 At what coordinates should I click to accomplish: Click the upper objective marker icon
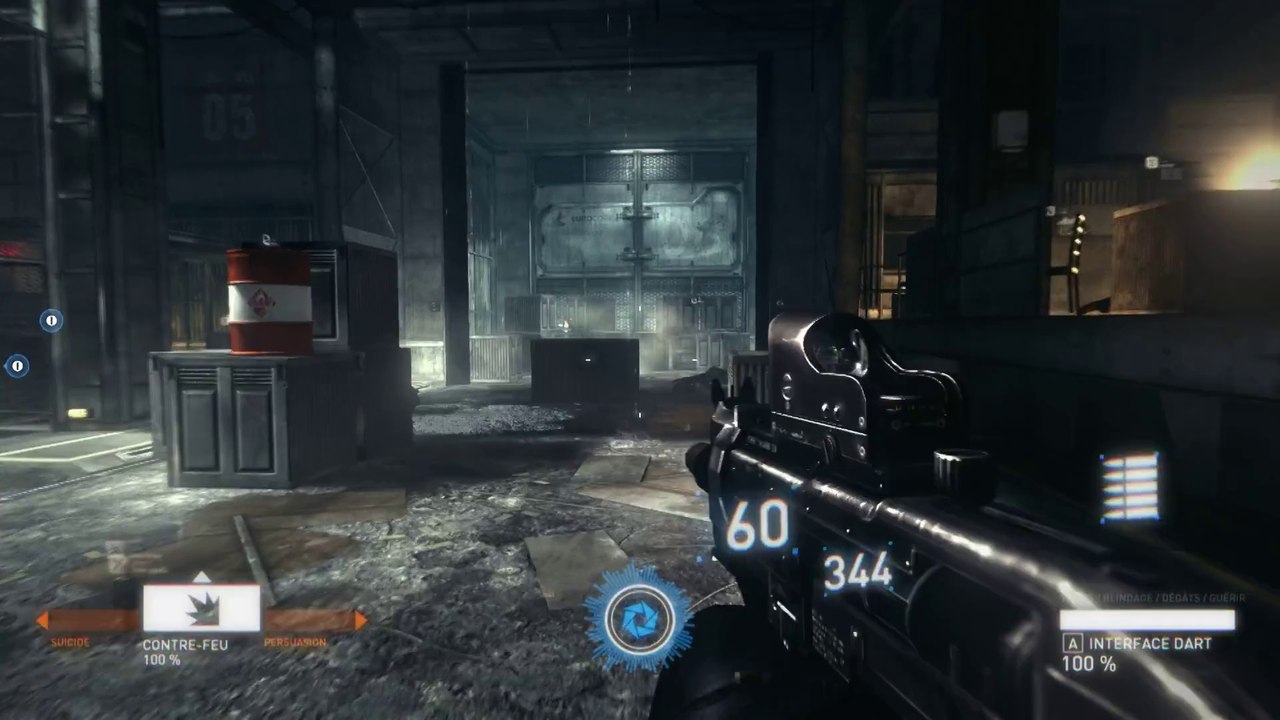pos(51,320)
